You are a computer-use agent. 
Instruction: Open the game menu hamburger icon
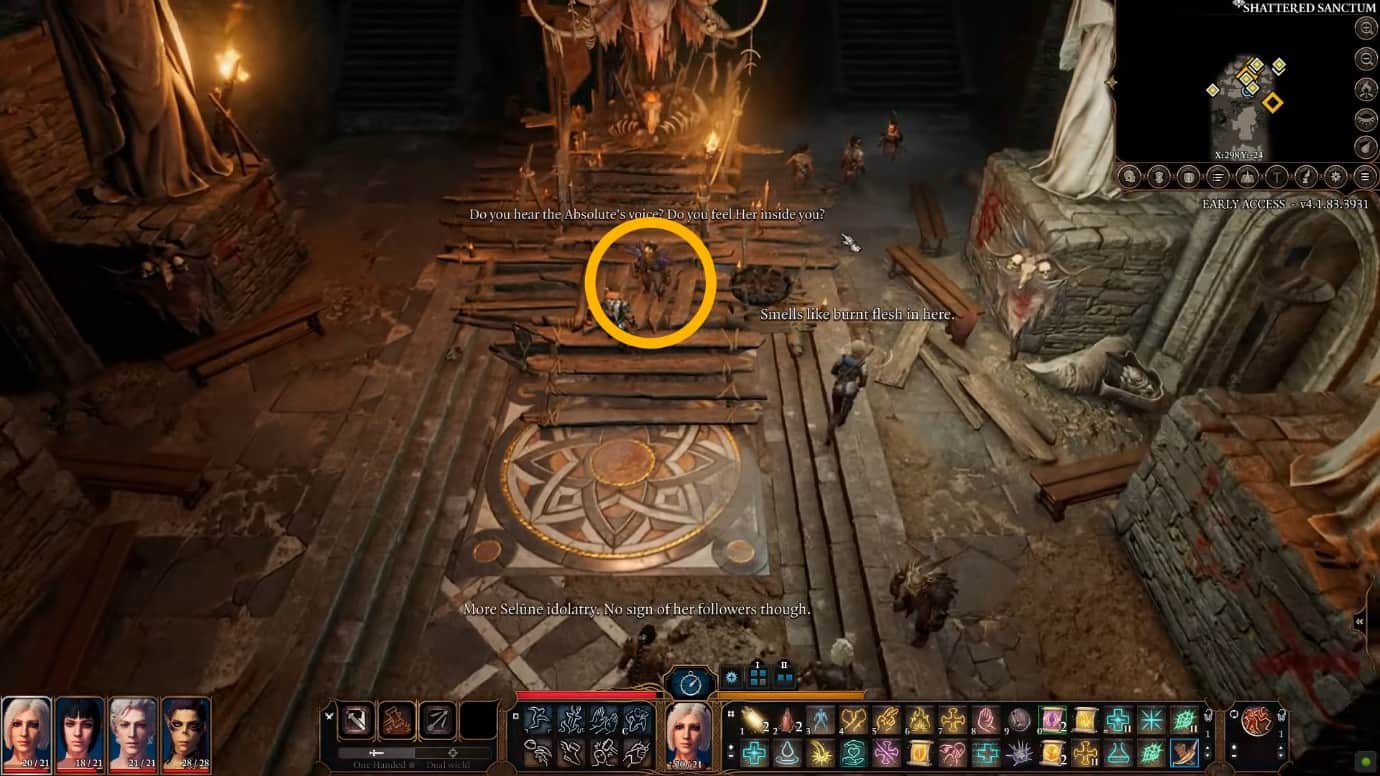click(x=1365, y=178)
